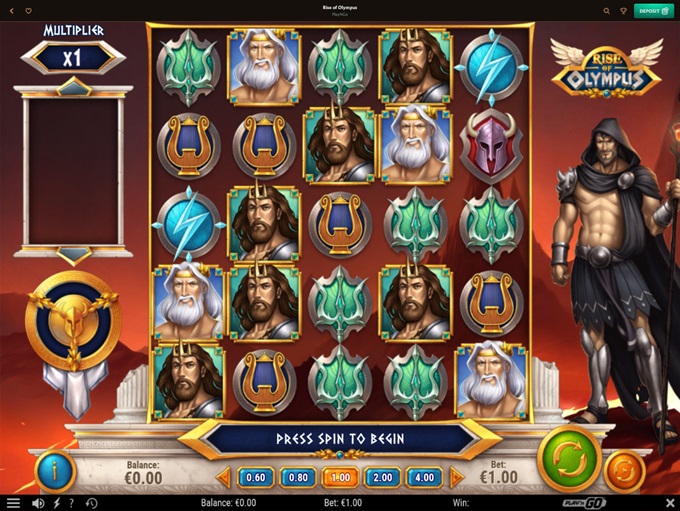
Task: Toggle the game sound speaker icon
Action: pos(38,503)
